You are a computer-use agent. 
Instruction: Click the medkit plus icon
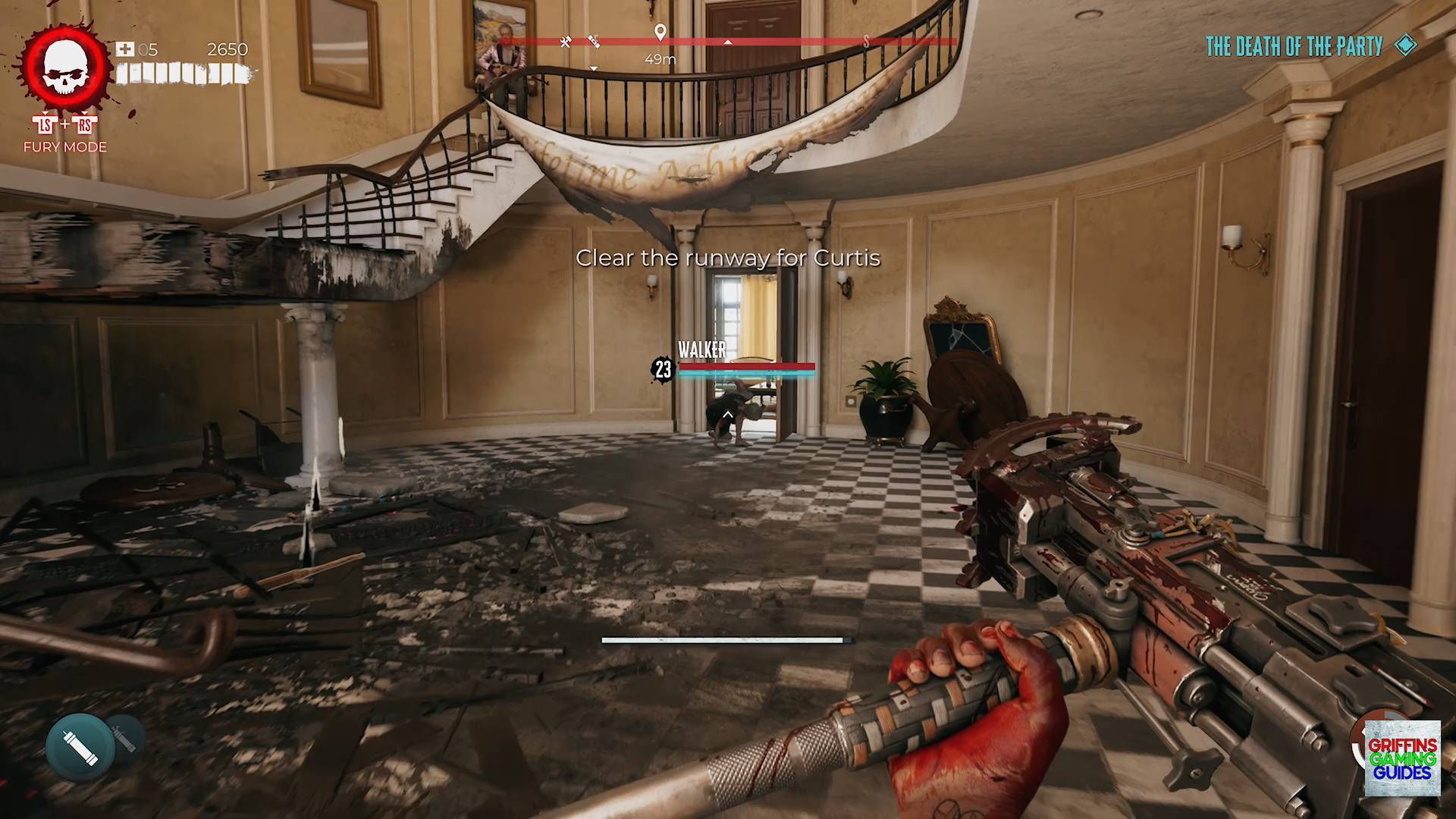[124, 49]
